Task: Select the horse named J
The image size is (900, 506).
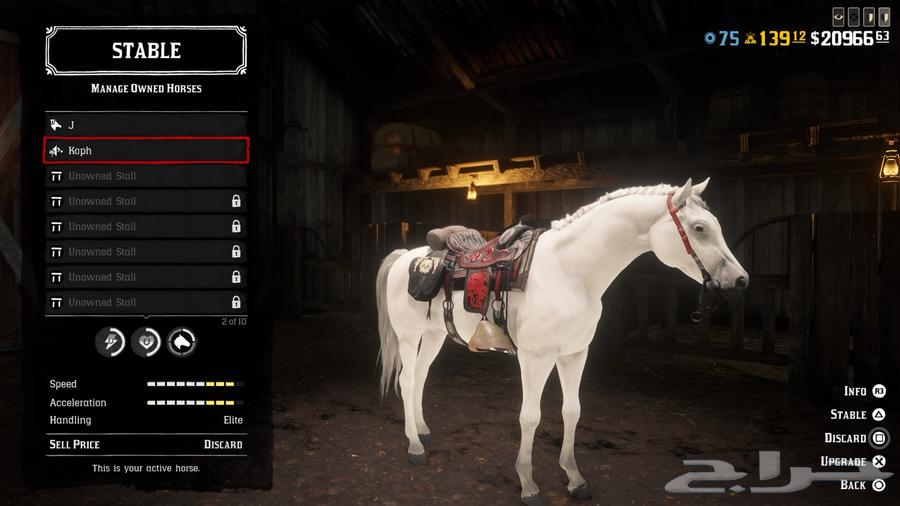Action: click(146, 125)
